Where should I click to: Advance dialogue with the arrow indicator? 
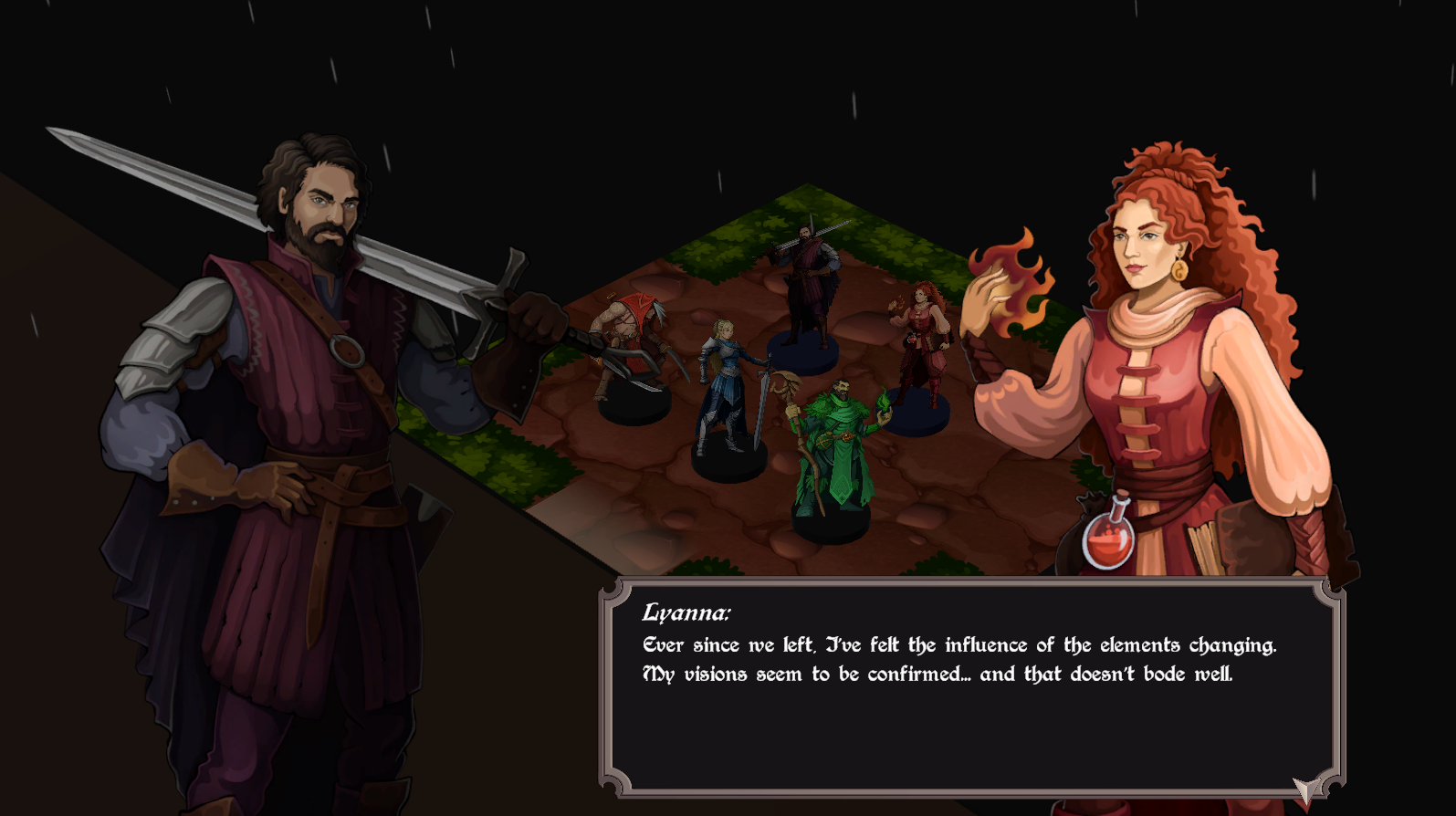(1306, 790)
